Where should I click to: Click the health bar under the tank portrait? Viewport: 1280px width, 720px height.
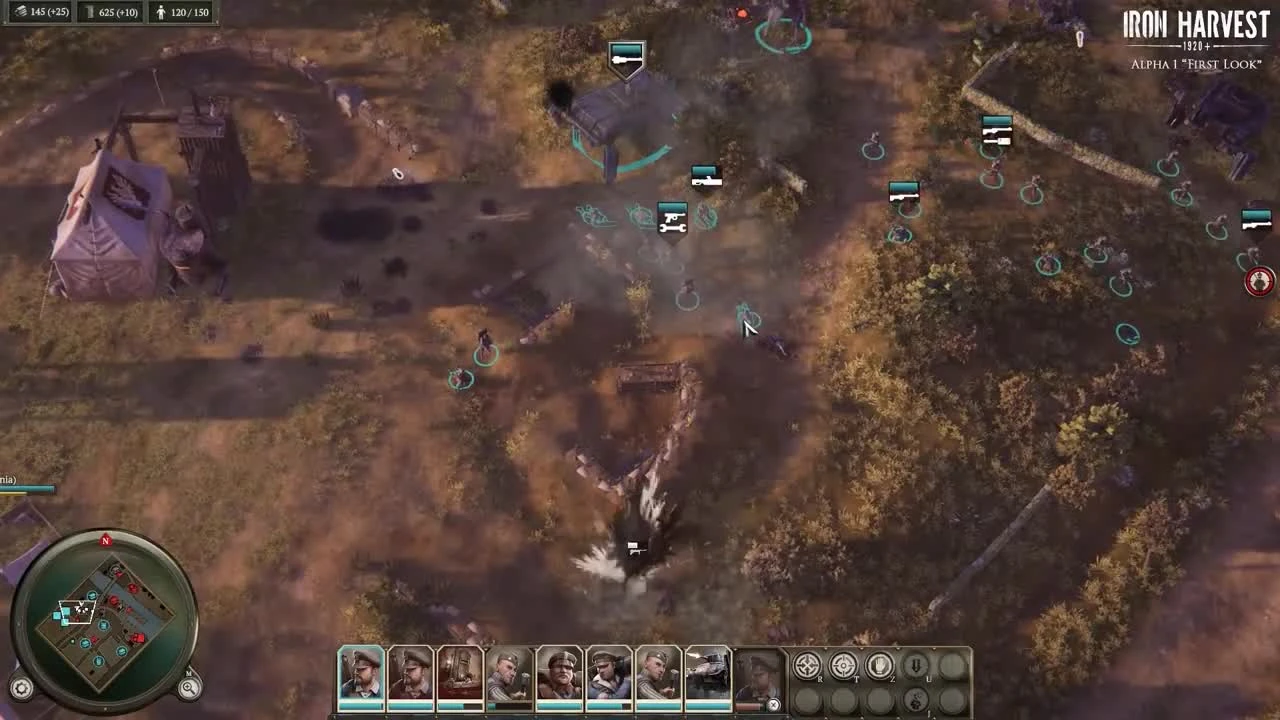pos(711,706)
